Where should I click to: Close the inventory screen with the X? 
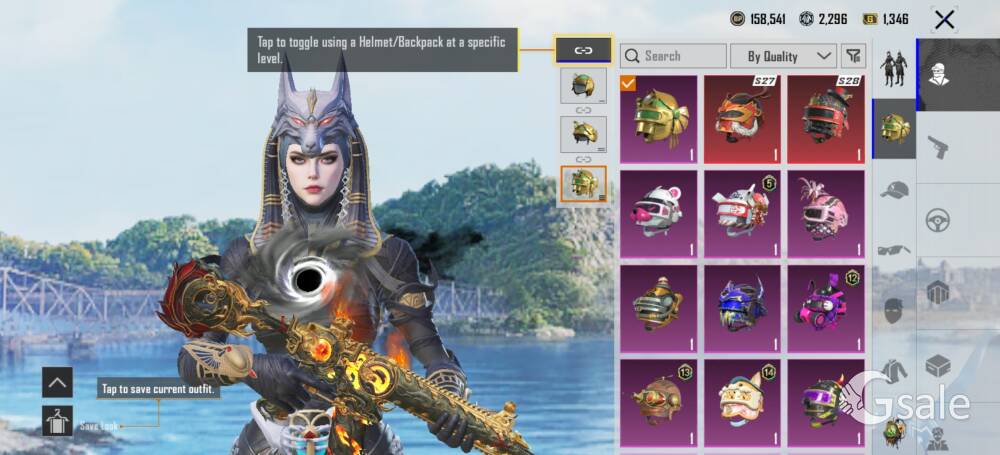pos(944,19)
